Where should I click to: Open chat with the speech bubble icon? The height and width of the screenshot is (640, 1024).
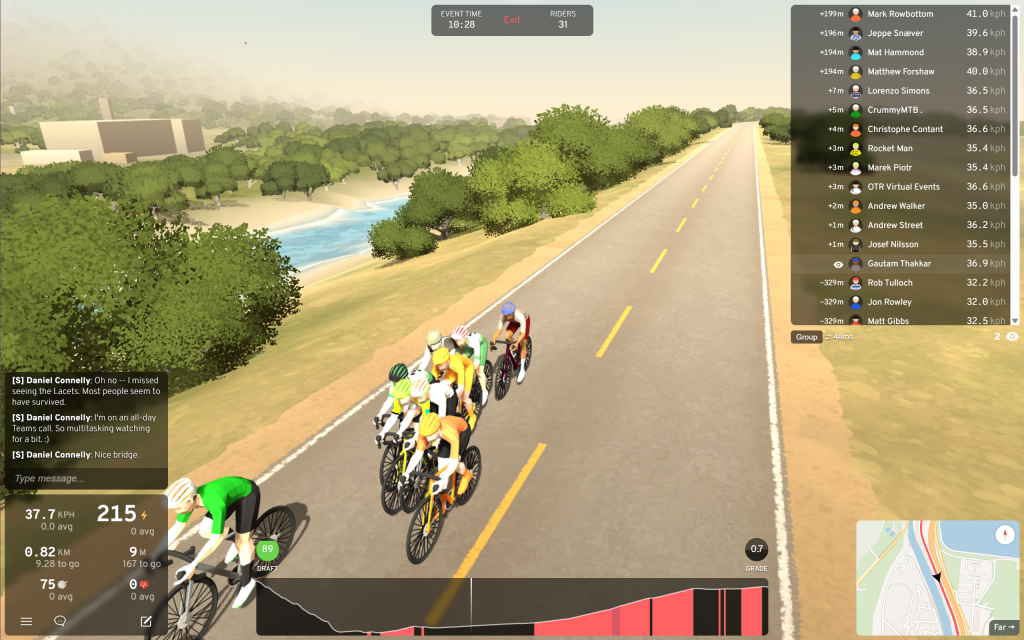[60, 621]
